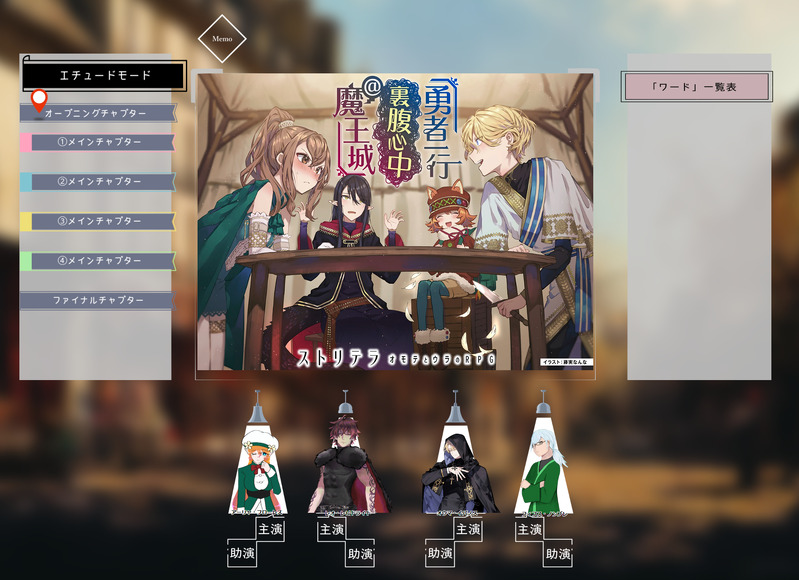Open ④メインチャプター

98,261
